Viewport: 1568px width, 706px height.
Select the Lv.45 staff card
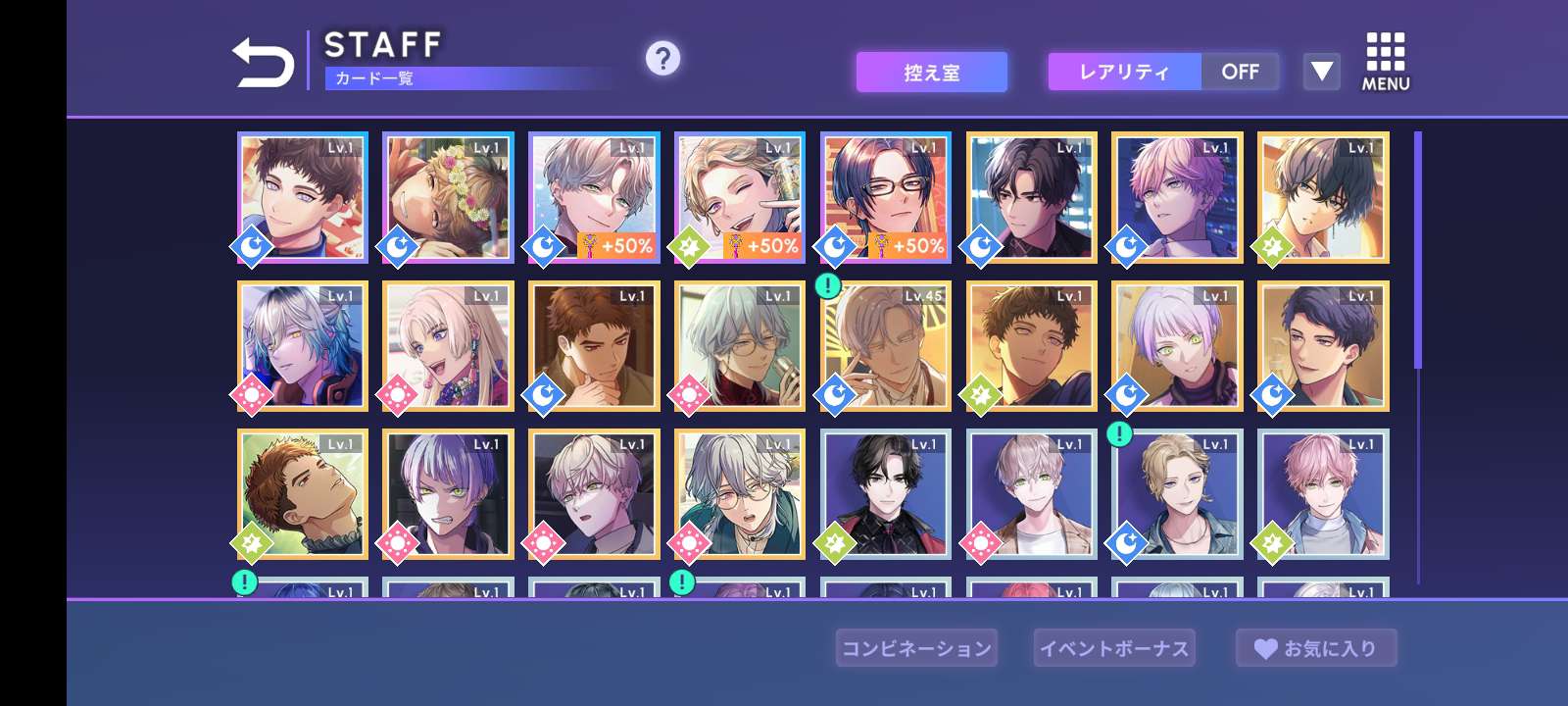click(885, 345)
